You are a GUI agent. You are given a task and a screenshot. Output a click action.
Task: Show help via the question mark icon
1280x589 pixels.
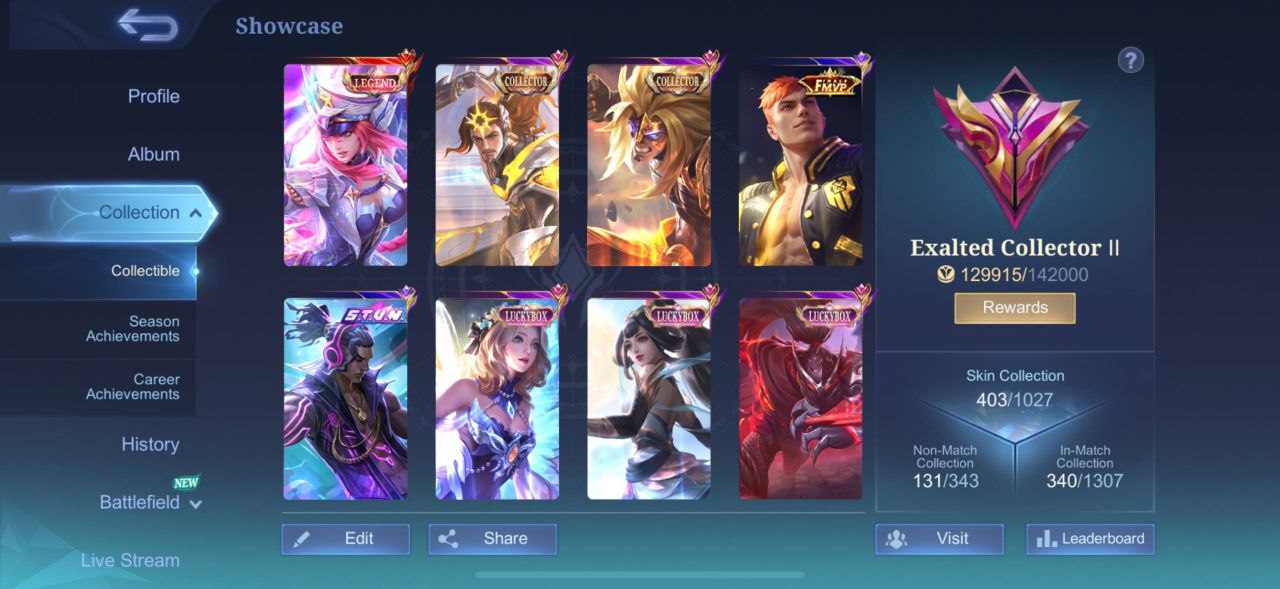tap(1130, 60)
